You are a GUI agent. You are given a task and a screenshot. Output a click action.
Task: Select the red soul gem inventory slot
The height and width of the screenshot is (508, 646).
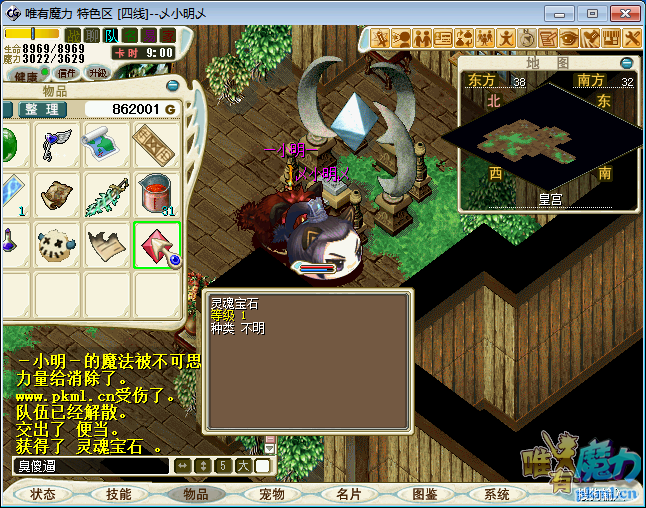(x=157, y=245)
